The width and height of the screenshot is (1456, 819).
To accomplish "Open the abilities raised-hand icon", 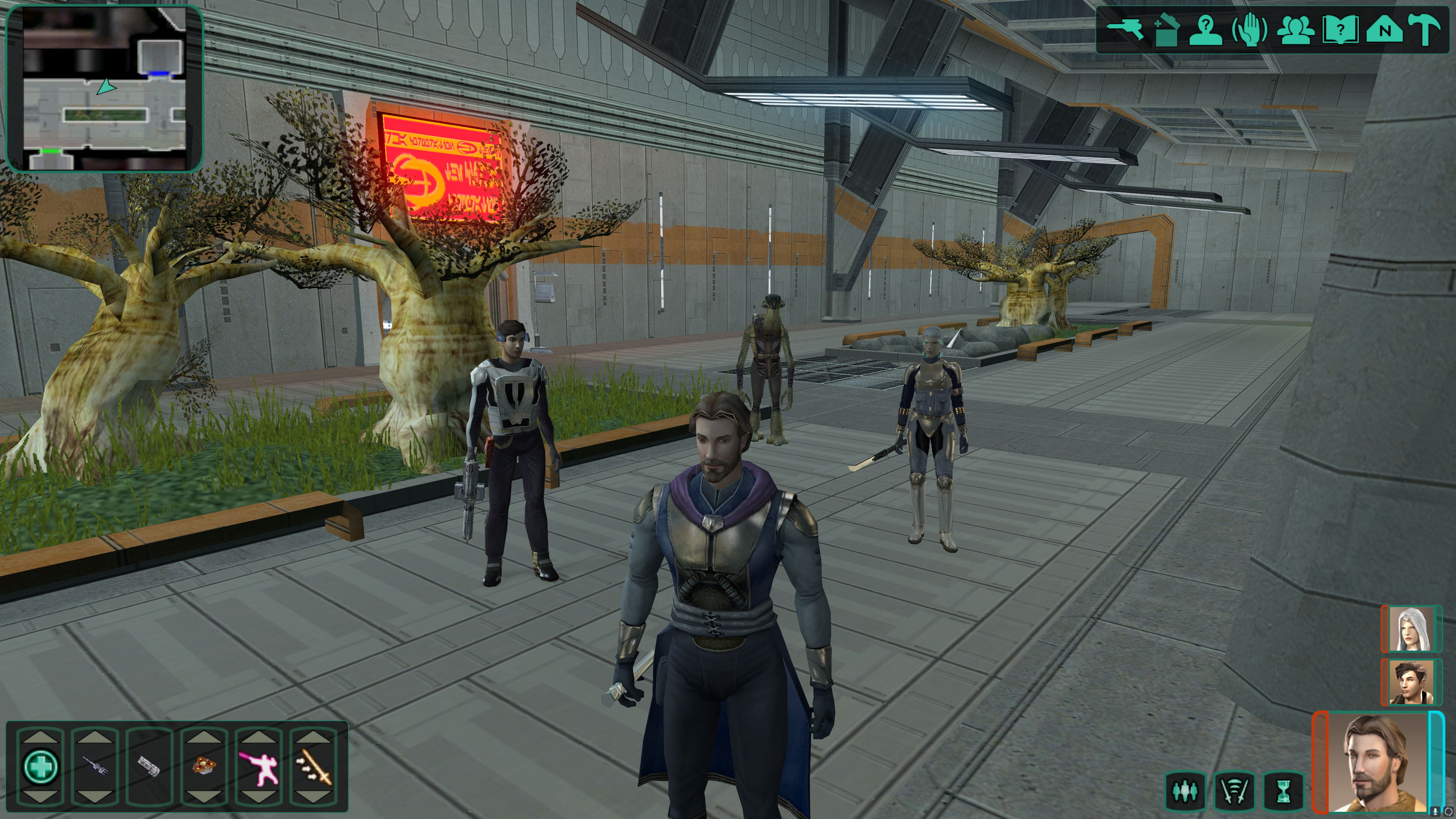I will 1250,30.
